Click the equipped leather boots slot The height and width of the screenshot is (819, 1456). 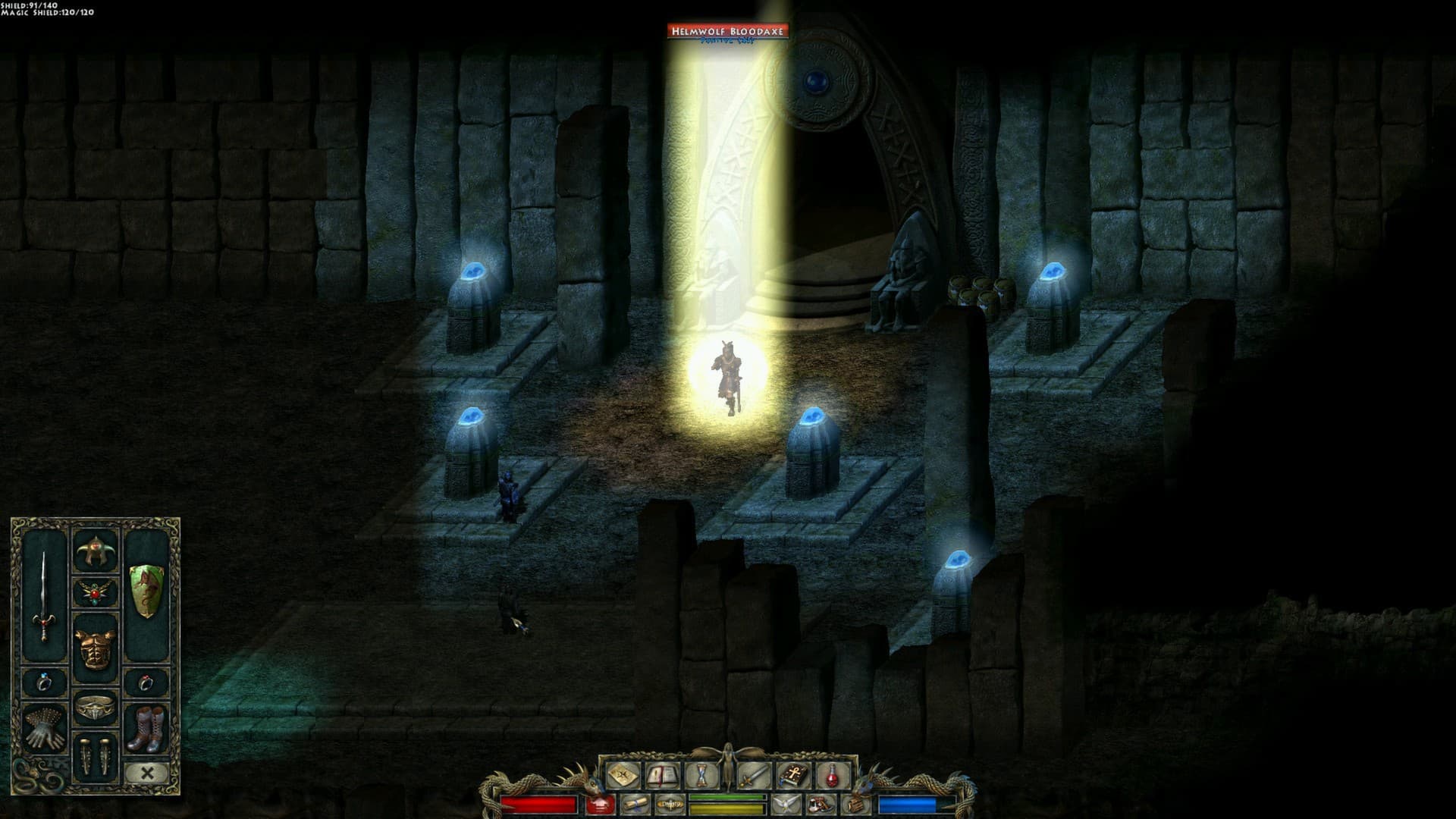pos(146,729)
